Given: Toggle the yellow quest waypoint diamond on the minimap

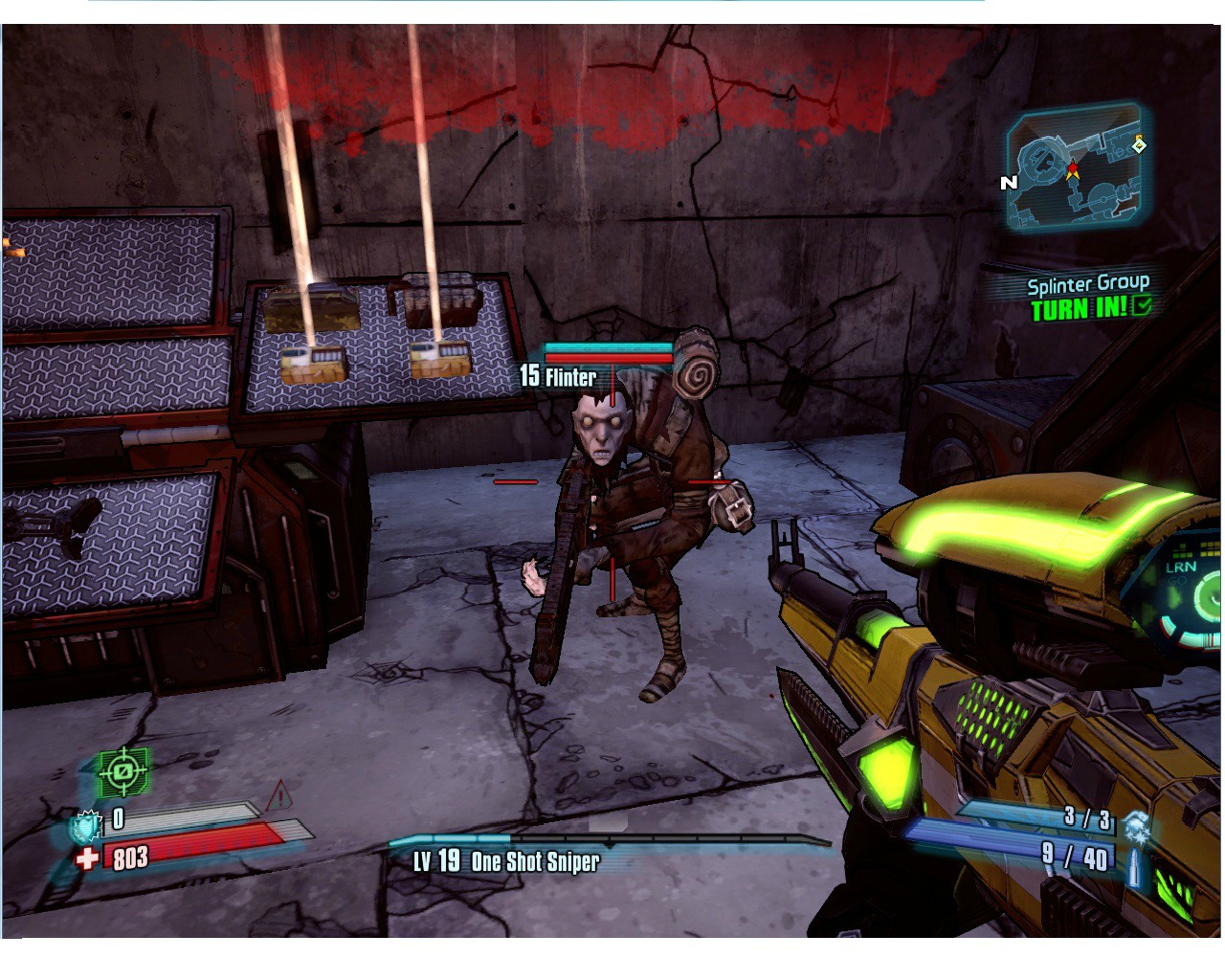Looking at the screenshot, I should tap(1139, 145).
